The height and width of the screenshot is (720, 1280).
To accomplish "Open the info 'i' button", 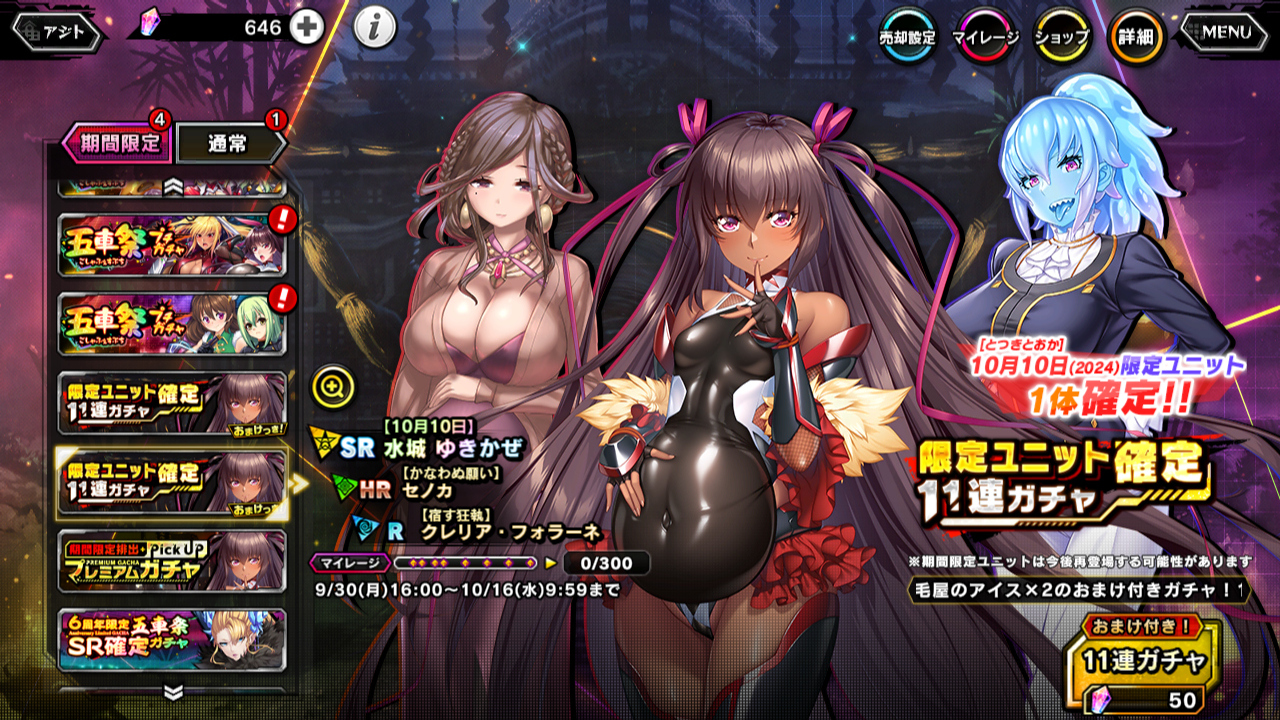I will tap(374, 29).
